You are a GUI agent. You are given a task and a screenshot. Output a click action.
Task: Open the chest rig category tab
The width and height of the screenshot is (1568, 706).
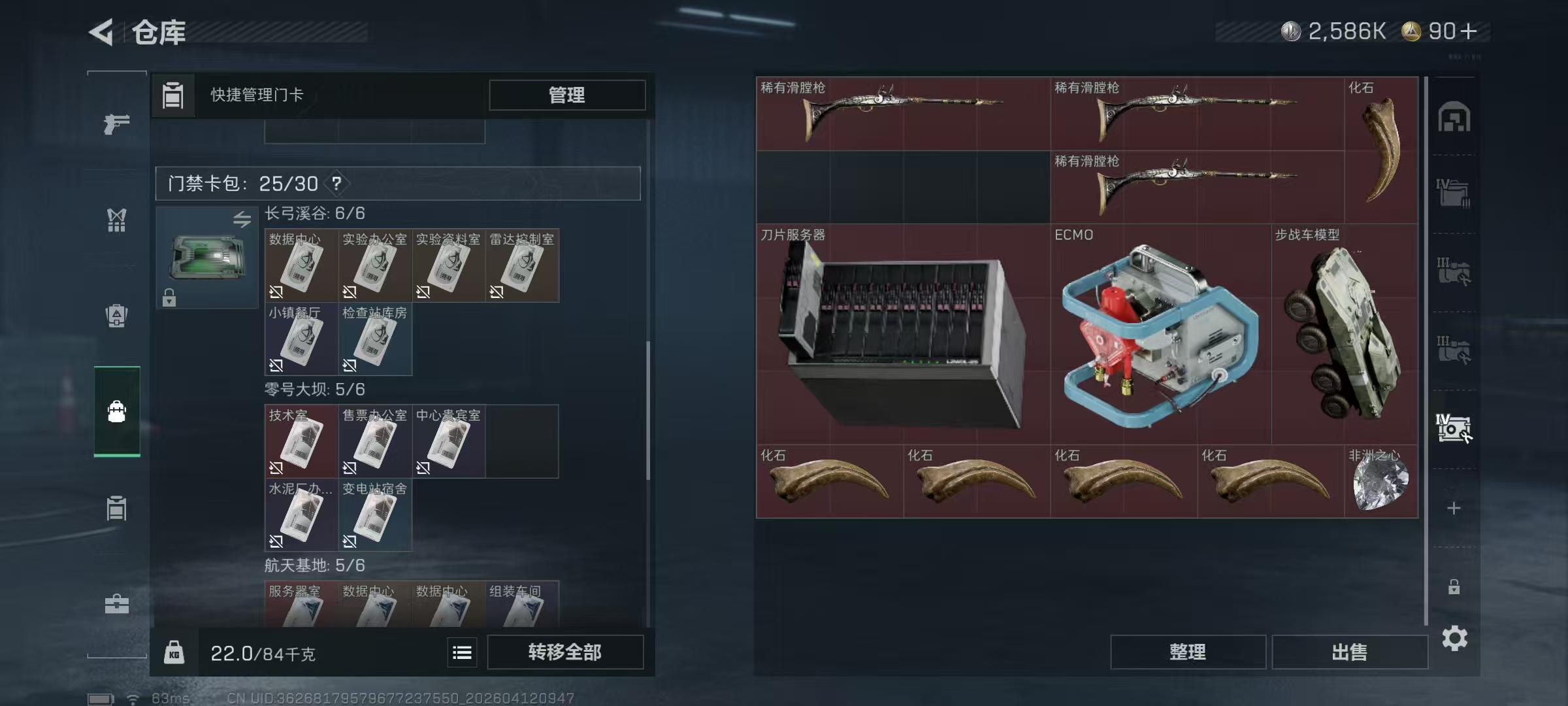[118, 221]
